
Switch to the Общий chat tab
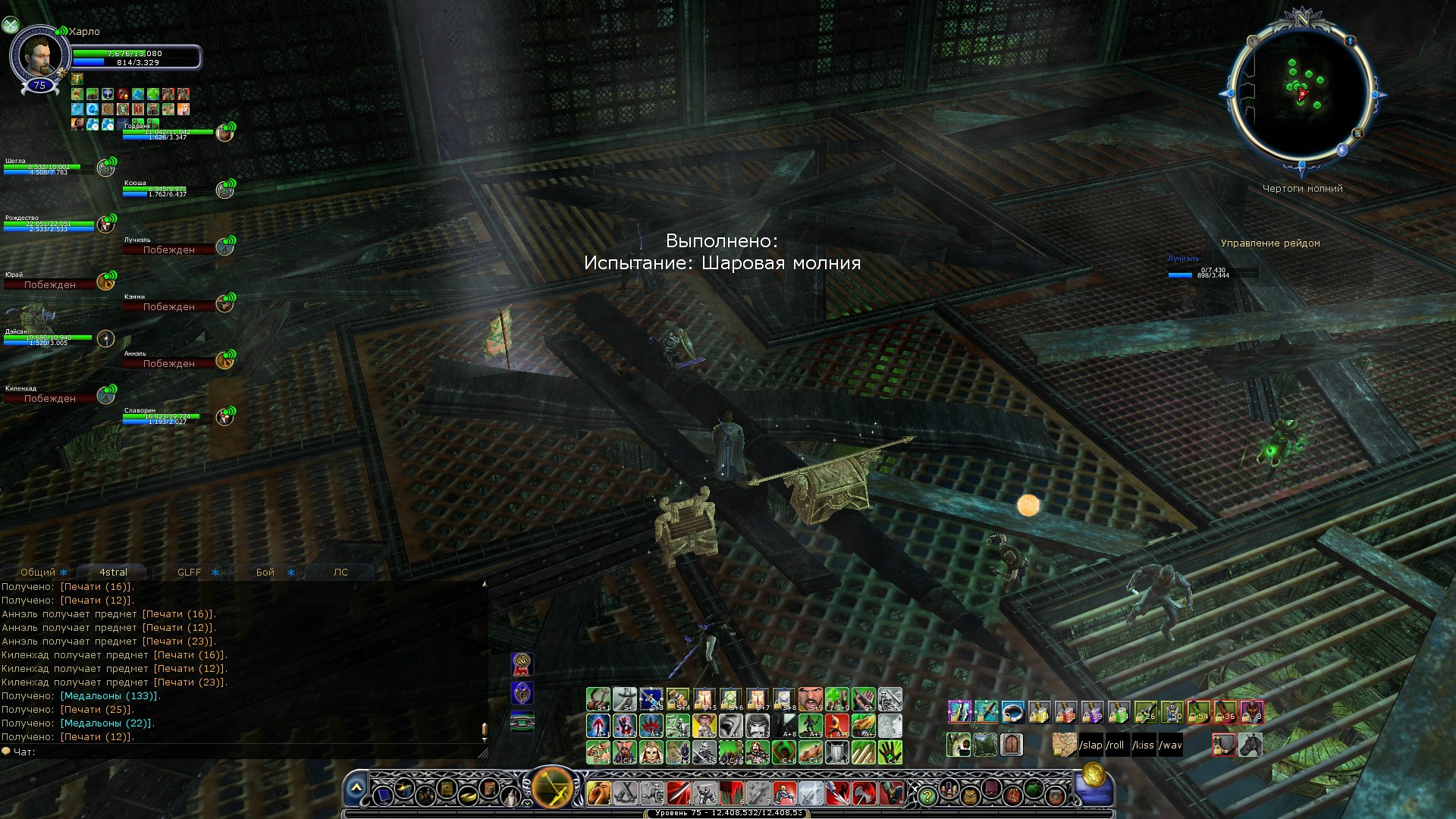click(38, 572)
